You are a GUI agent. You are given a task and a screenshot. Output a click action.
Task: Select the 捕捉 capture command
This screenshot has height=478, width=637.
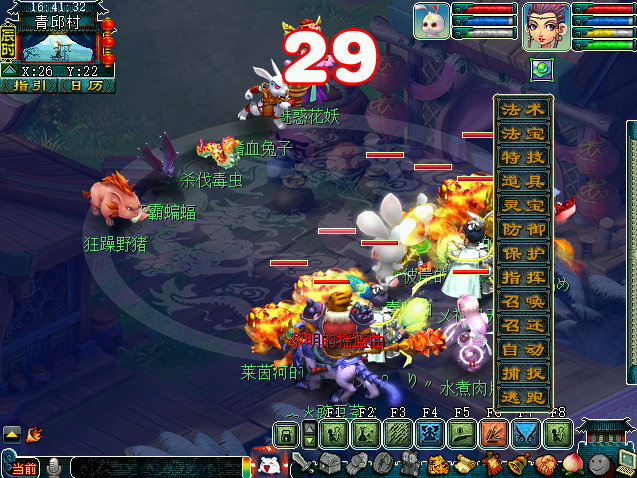click(x=523, y=374)
